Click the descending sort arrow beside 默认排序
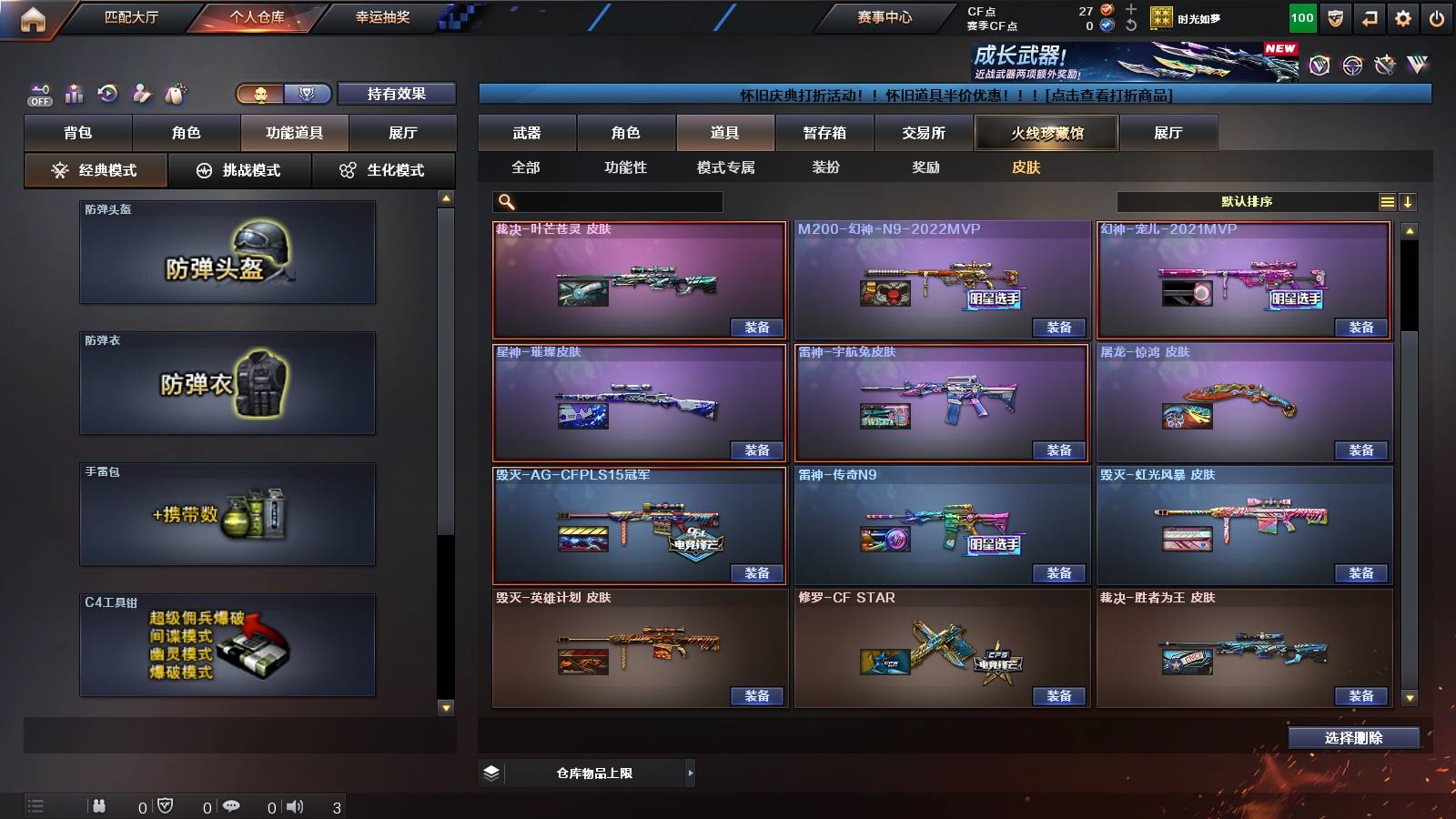1456x819 pixels. pos(1410,201)
